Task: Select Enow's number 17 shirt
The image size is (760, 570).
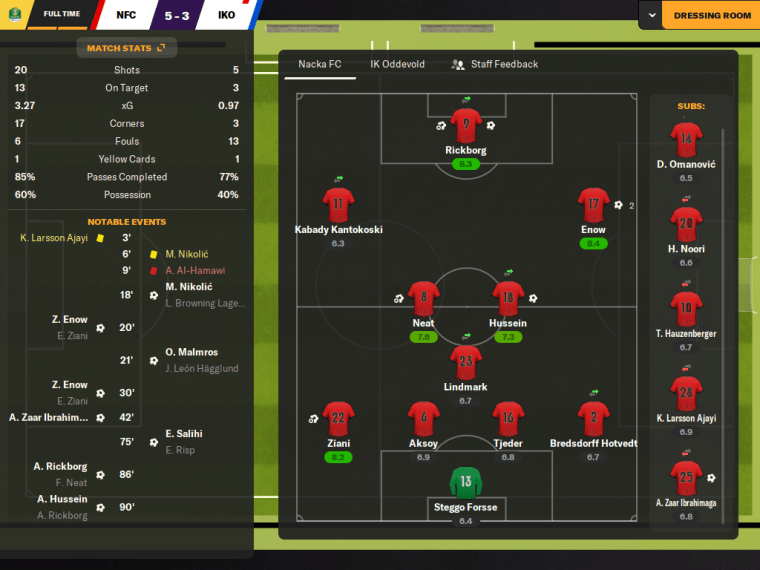Action: [593, 205]
